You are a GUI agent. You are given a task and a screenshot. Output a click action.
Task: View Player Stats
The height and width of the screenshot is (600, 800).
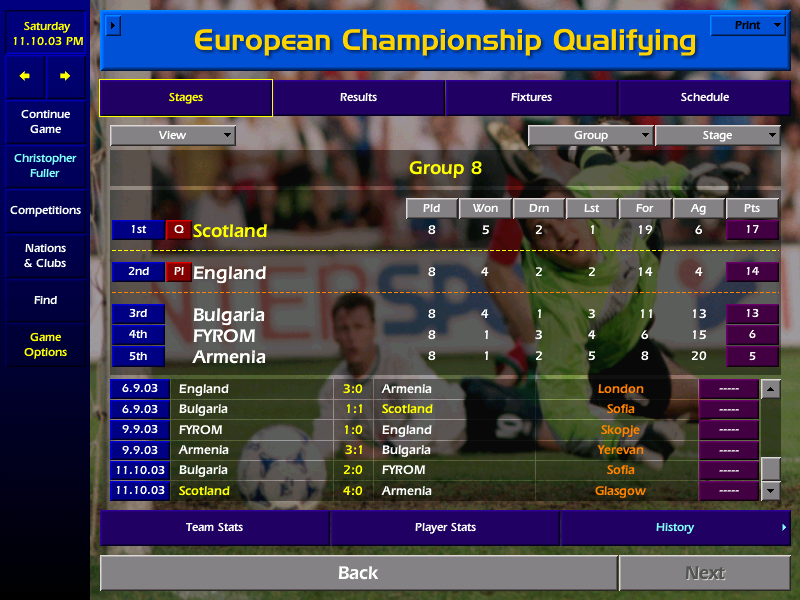tap(445, 527)
